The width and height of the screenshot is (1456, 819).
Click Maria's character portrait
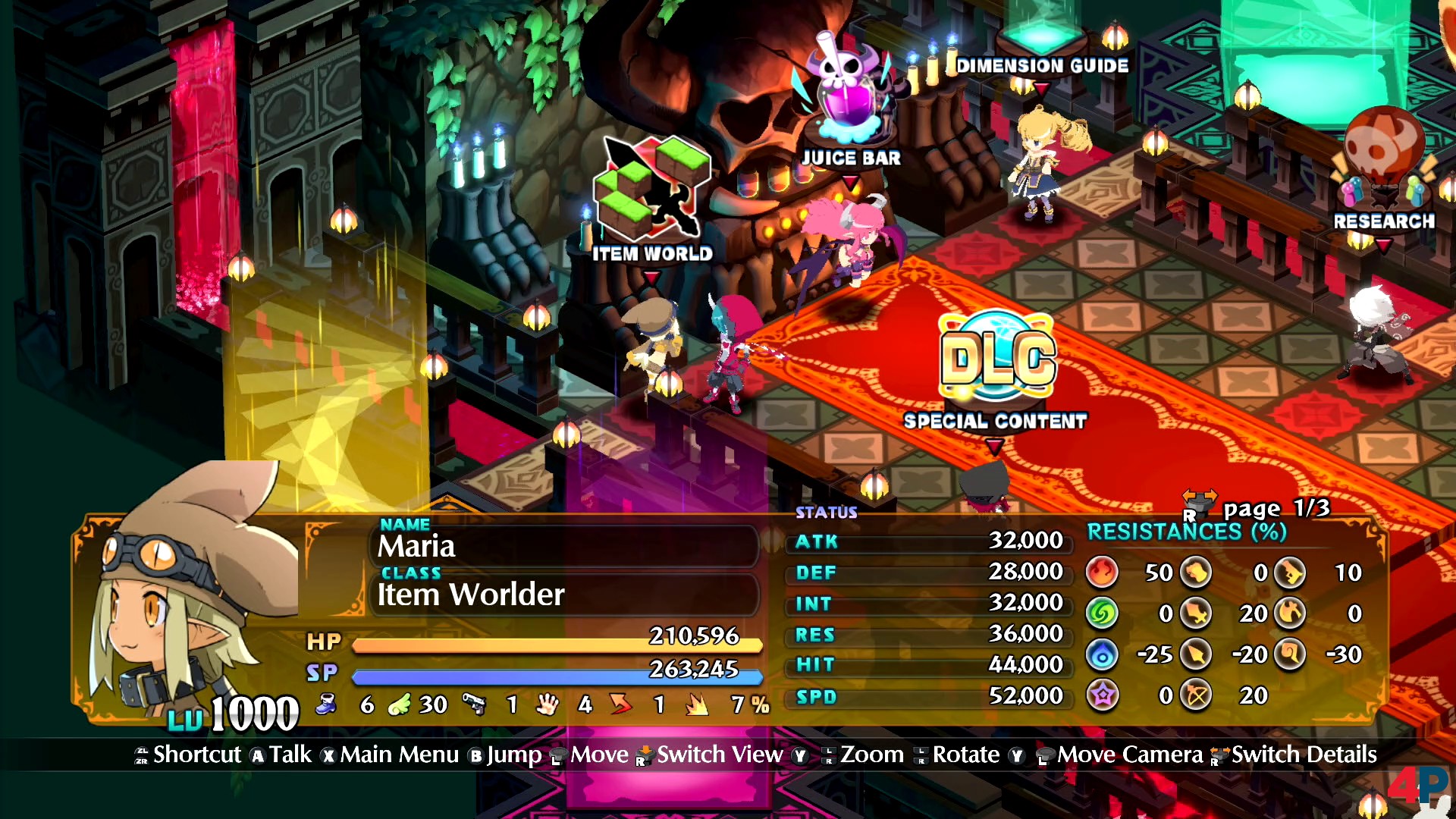pos(190,591)
